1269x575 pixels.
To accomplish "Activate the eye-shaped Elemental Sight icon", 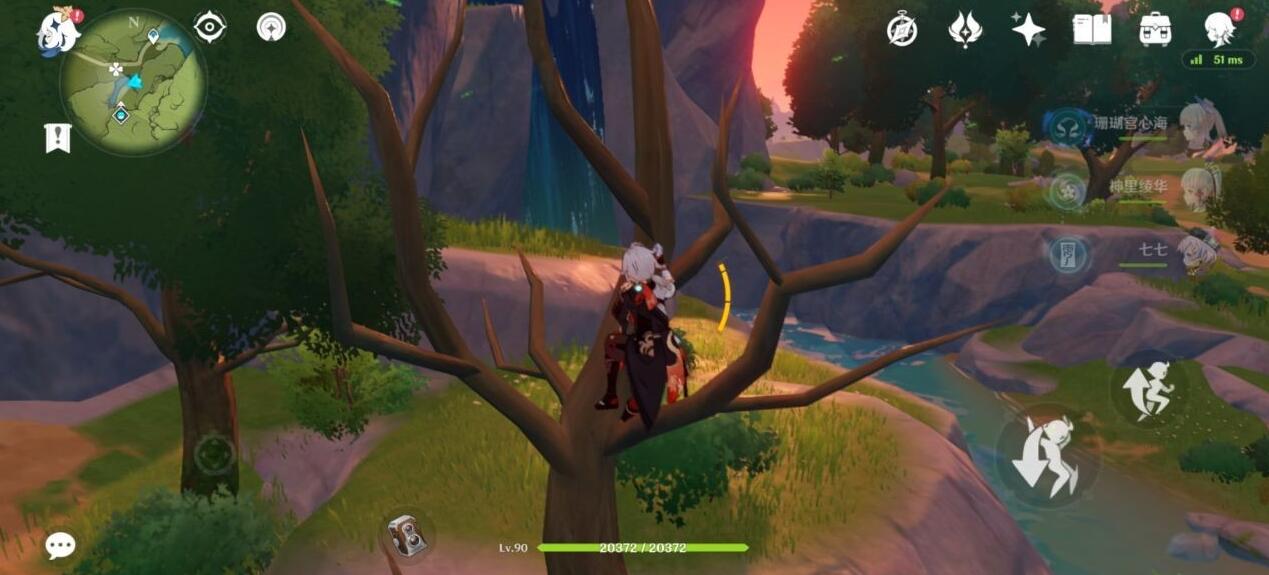I will [209, 27].
